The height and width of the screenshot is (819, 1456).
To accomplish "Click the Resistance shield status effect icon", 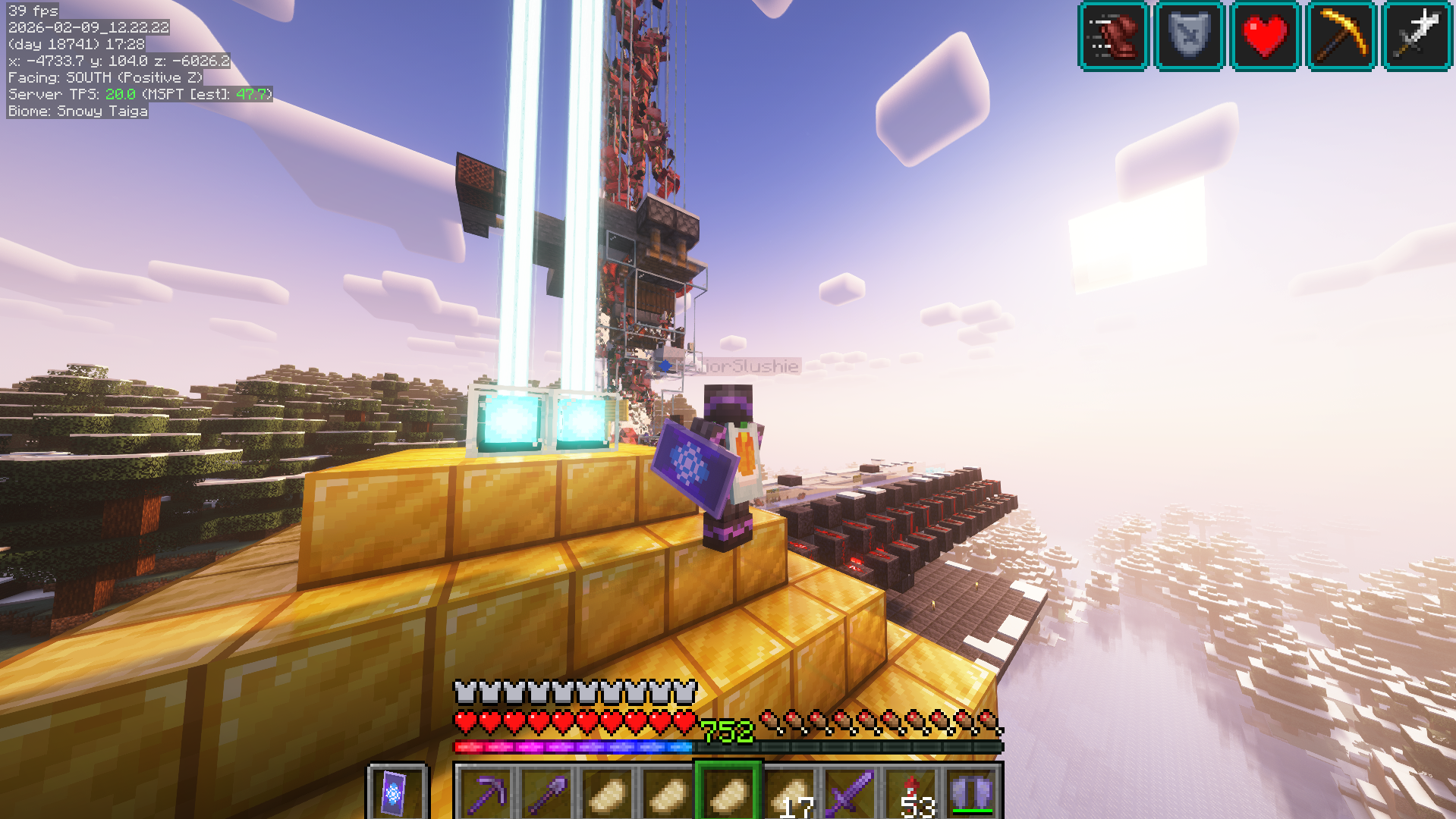I will pyautogui.click(x=1189, y=36).
